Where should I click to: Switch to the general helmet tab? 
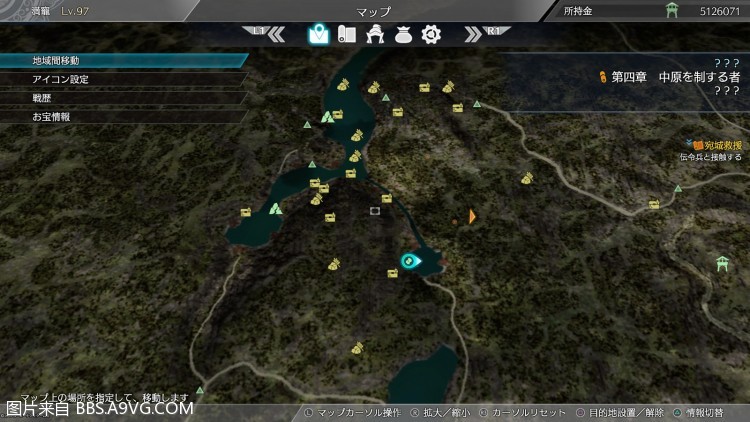click(x=376, y=34)
